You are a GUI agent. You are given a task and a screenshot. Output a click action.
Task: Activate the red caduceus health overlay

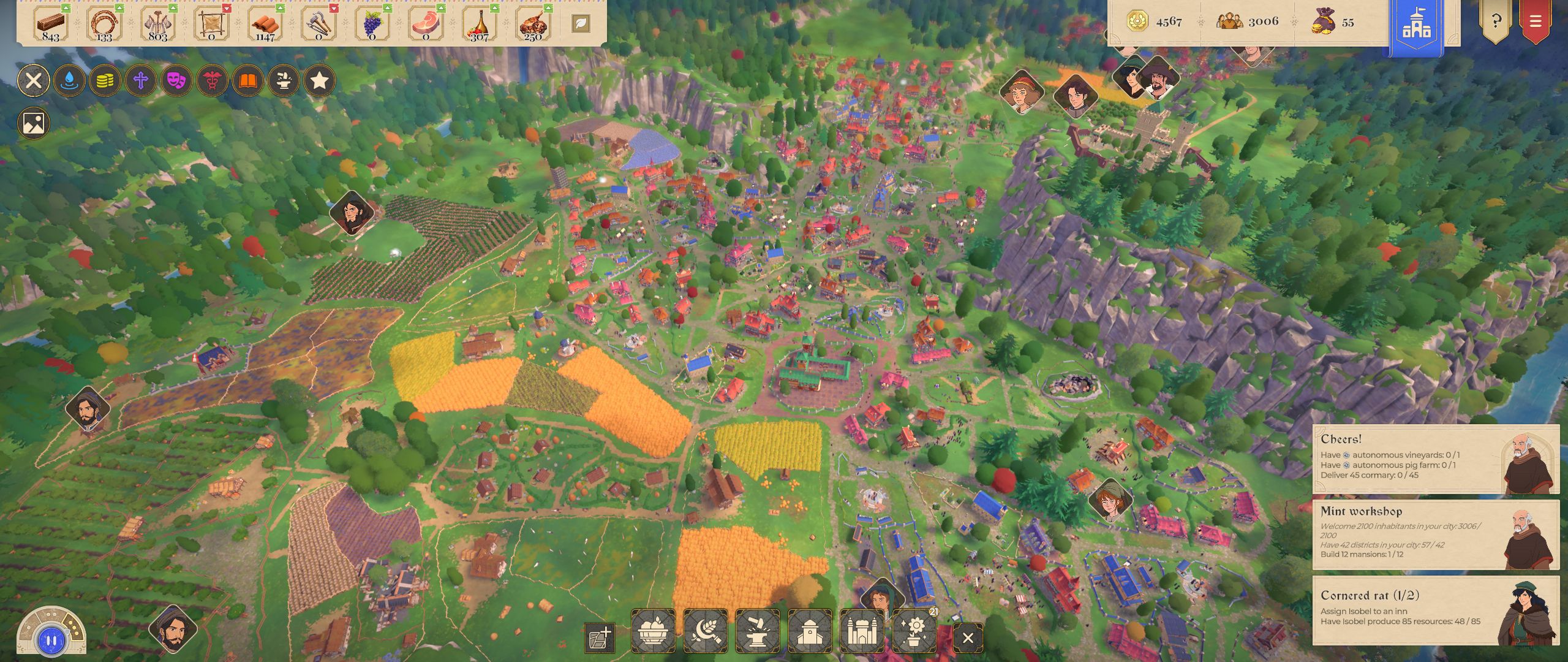(213, 80)
